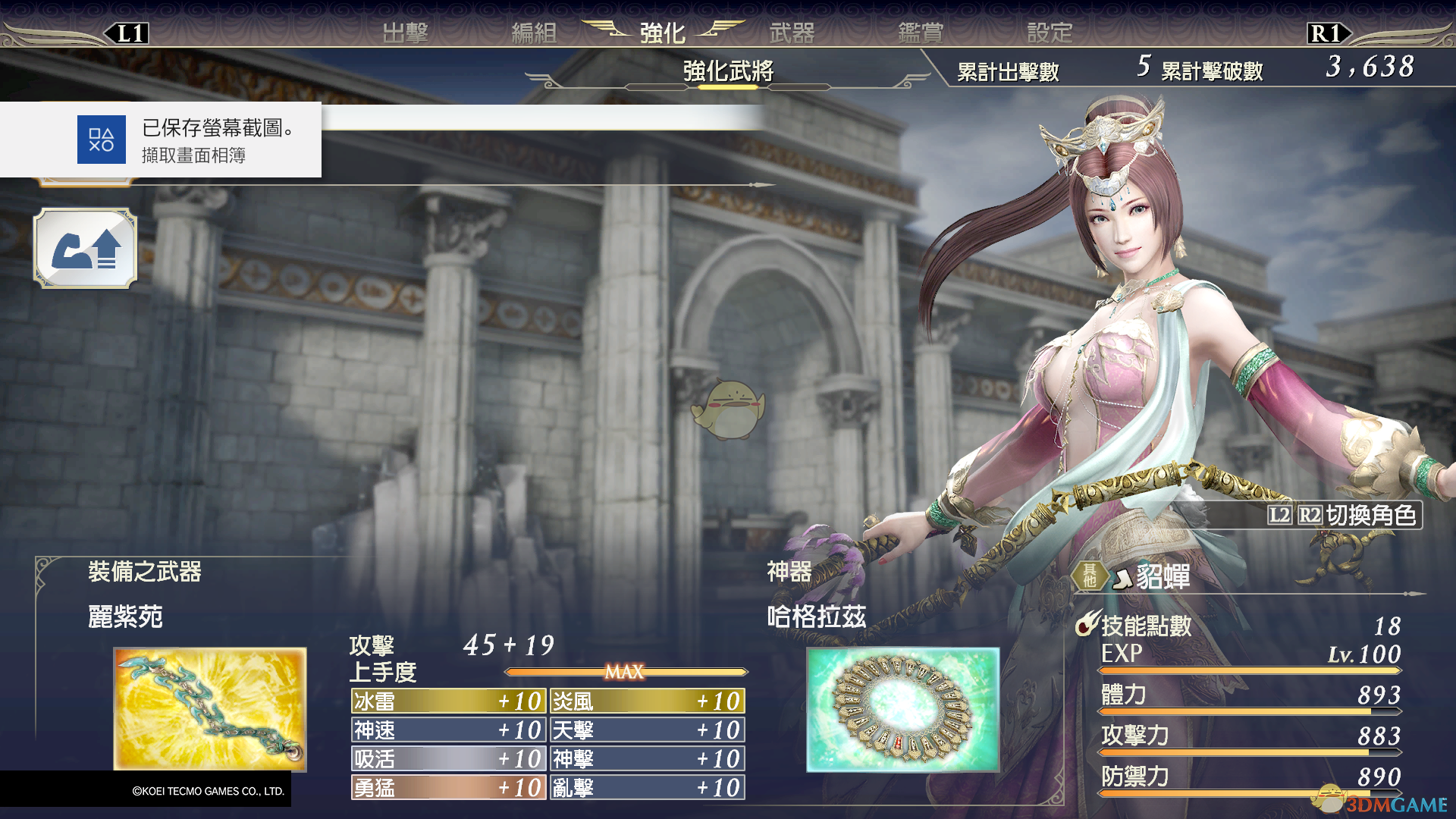Open the 鑑賞 tab
Screen dimensions: 1456x819
click(x=921, y=33)
